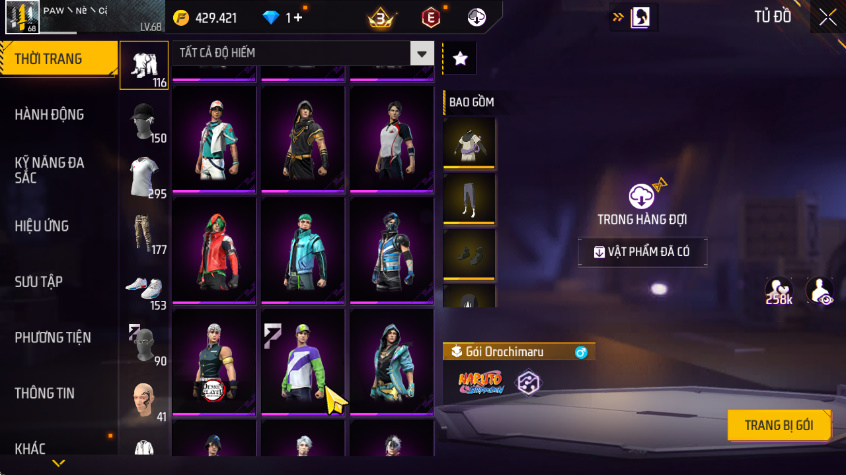This screenshot has height=475, width=846.
Task: Choose the pants subcategory with 177 items
Action: (144, 232)
